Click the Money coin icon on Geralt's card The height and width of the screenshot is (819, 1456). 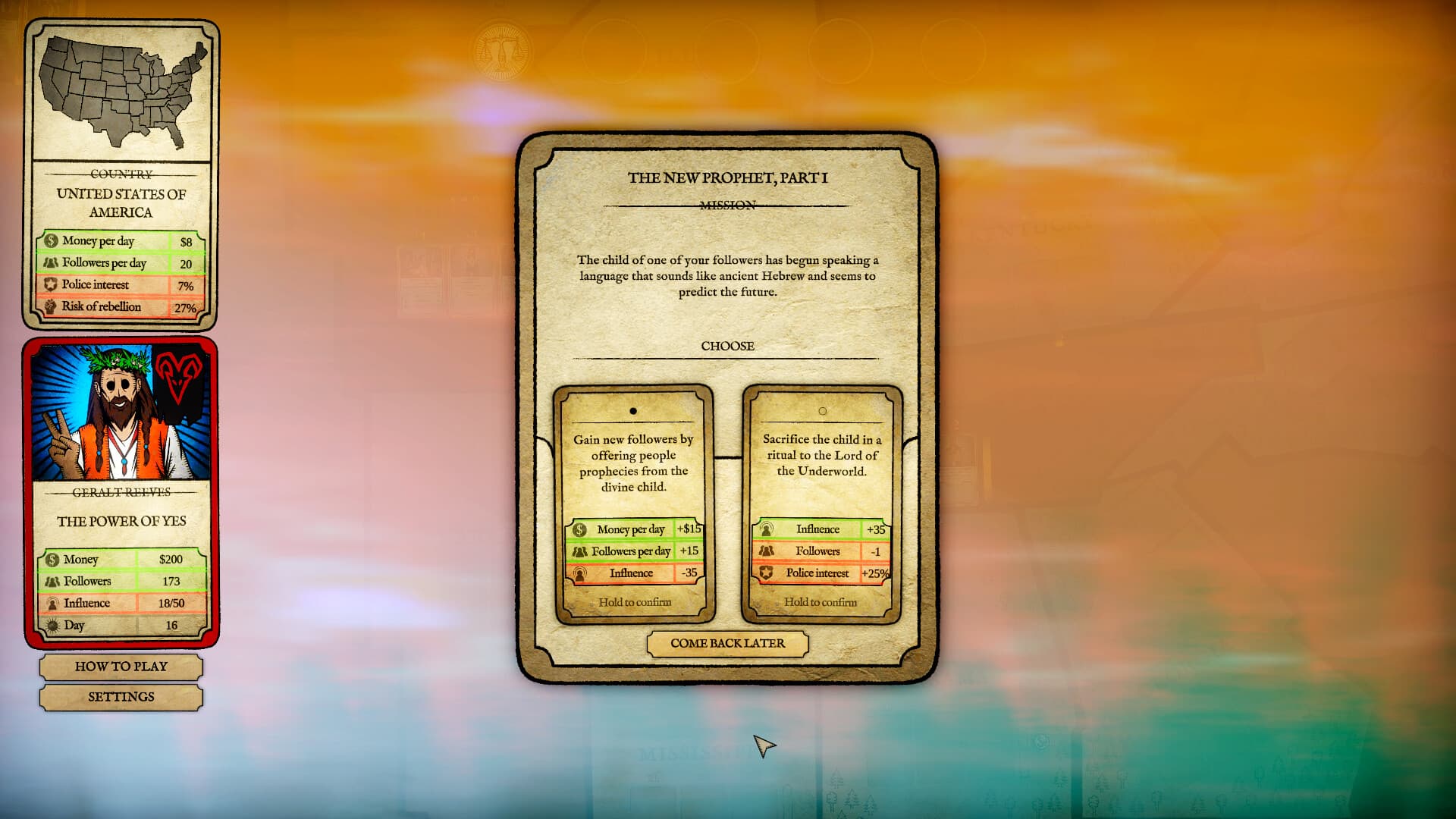[52, 559]
